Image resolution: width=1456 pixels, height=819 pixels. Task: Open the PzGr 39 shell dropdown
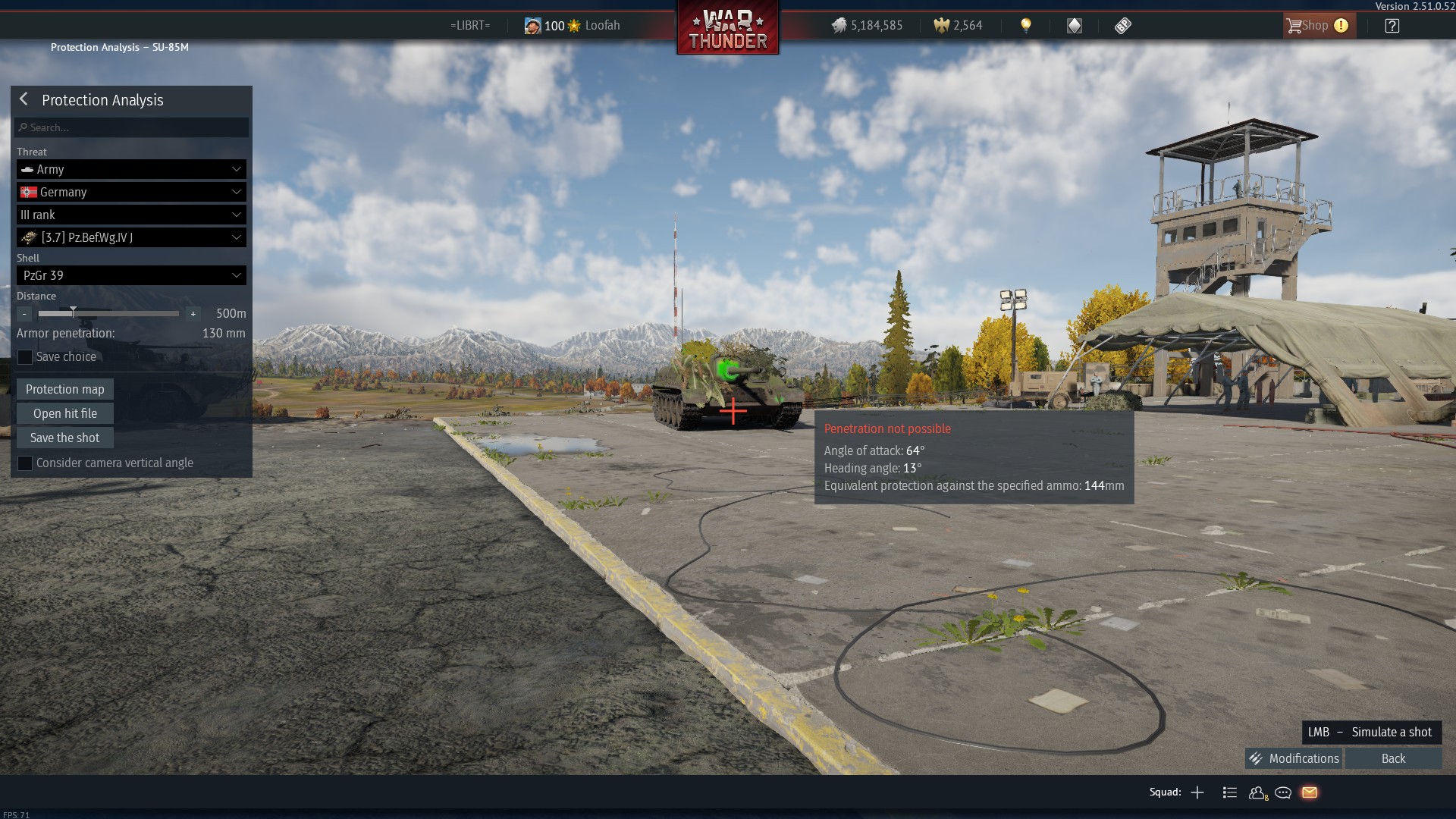(131, 275)
